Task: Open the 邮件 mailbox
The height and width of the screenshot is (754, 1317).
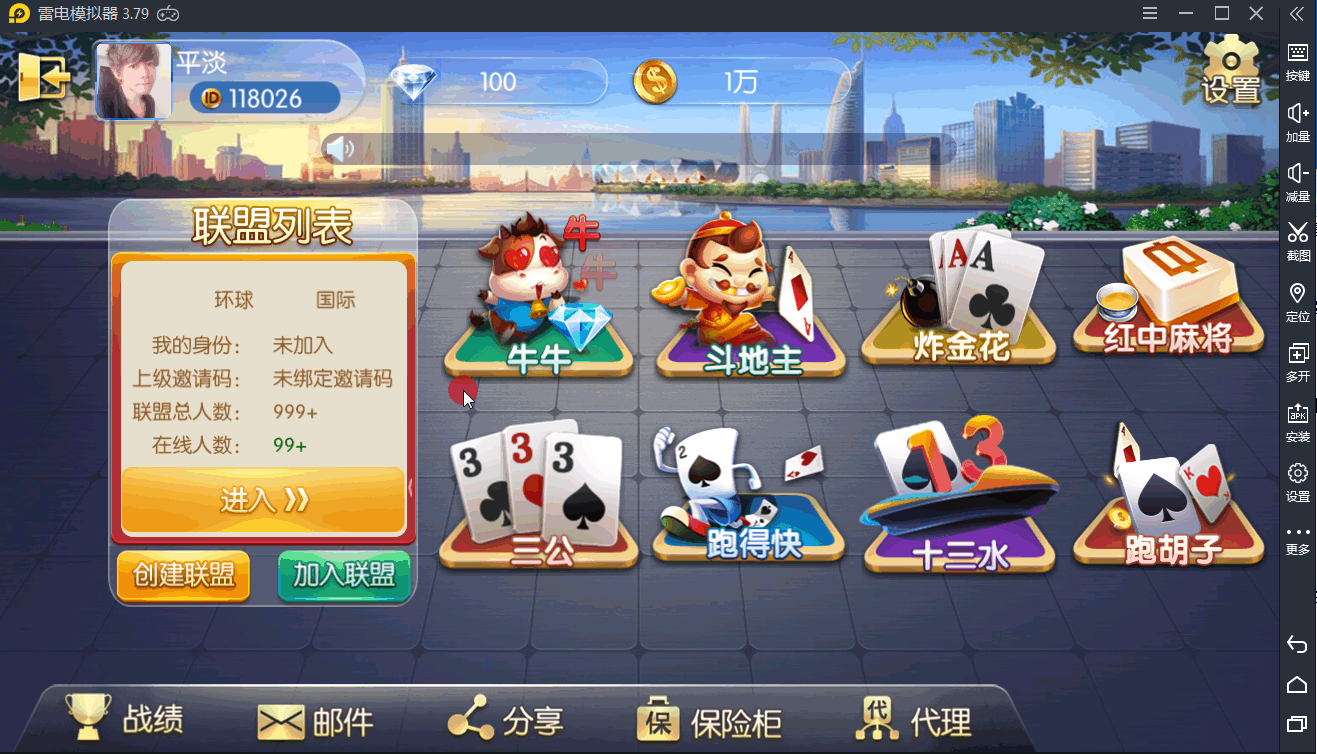Action: [316, 721]
